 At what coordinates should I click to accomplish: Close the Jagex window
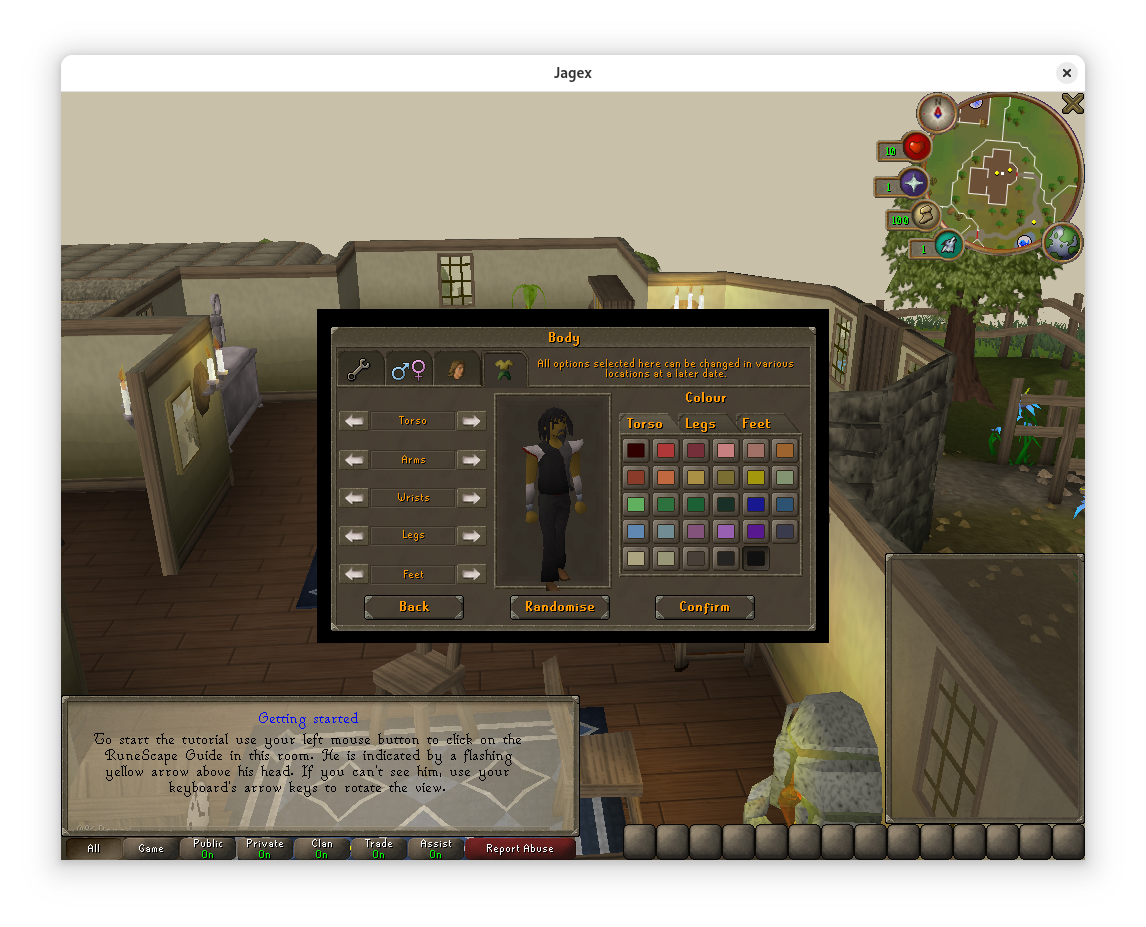point(1067,73)
